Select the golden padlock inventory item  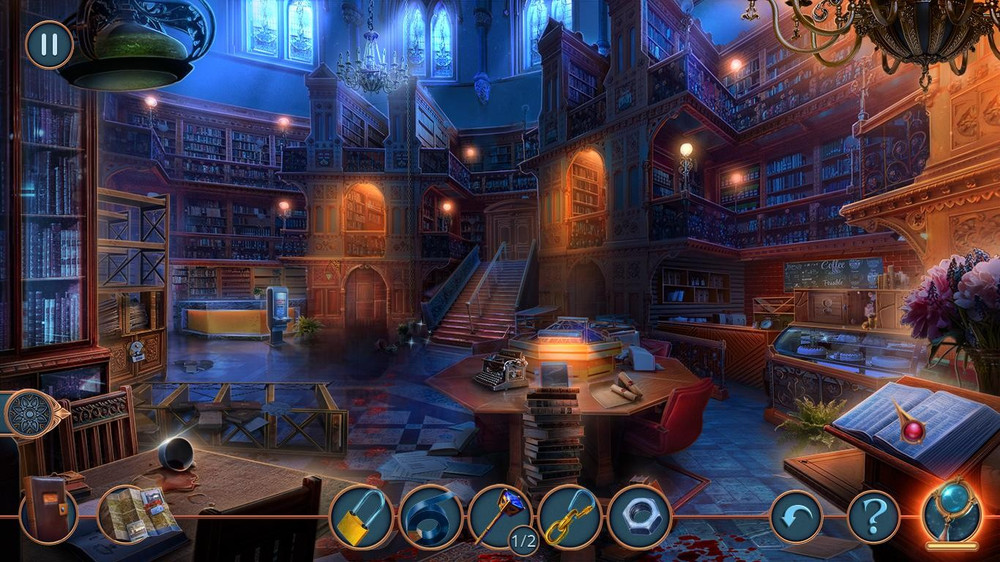[x=360, y=517]
